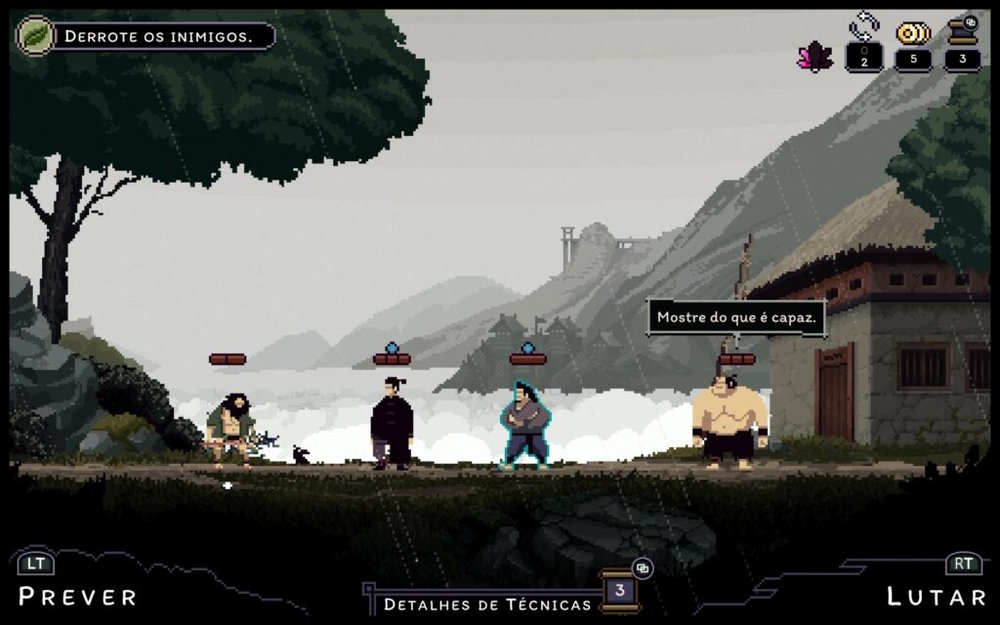Start the fight with Lutar
The image size is (1000, 625).
[x=936, y=597]
